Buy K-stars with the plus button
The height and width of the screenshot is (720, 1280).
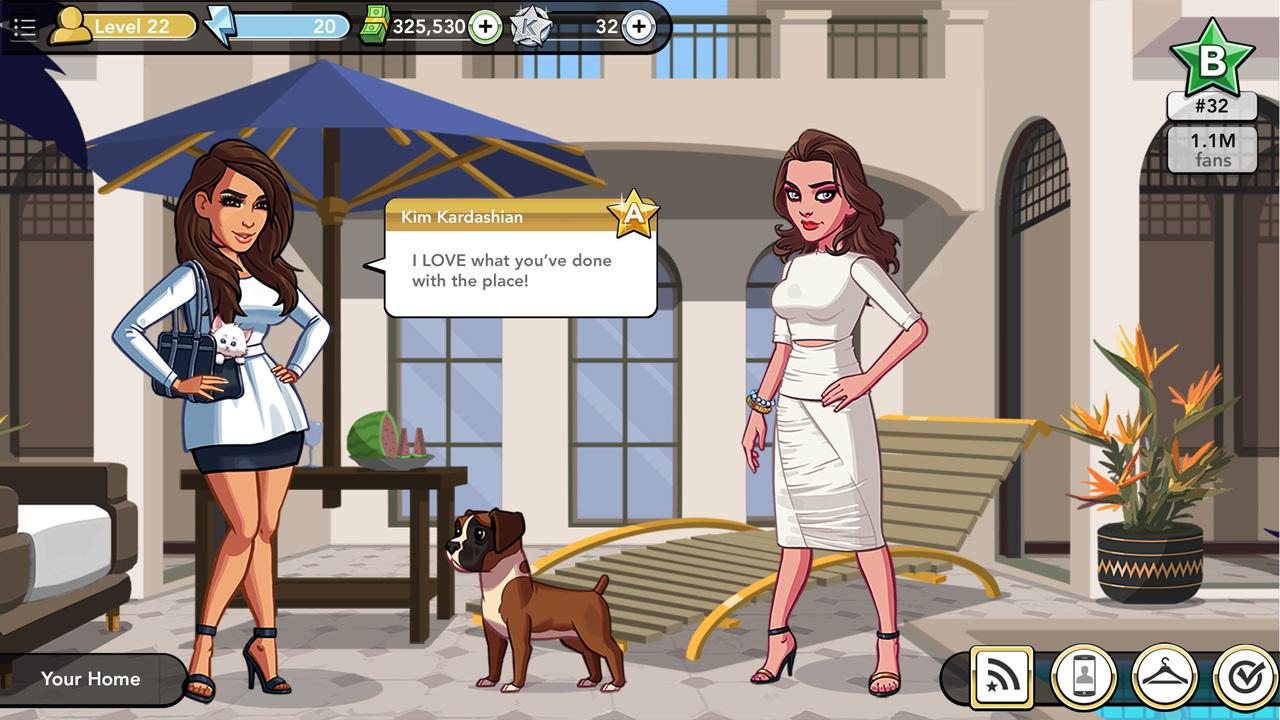point(637,27)
